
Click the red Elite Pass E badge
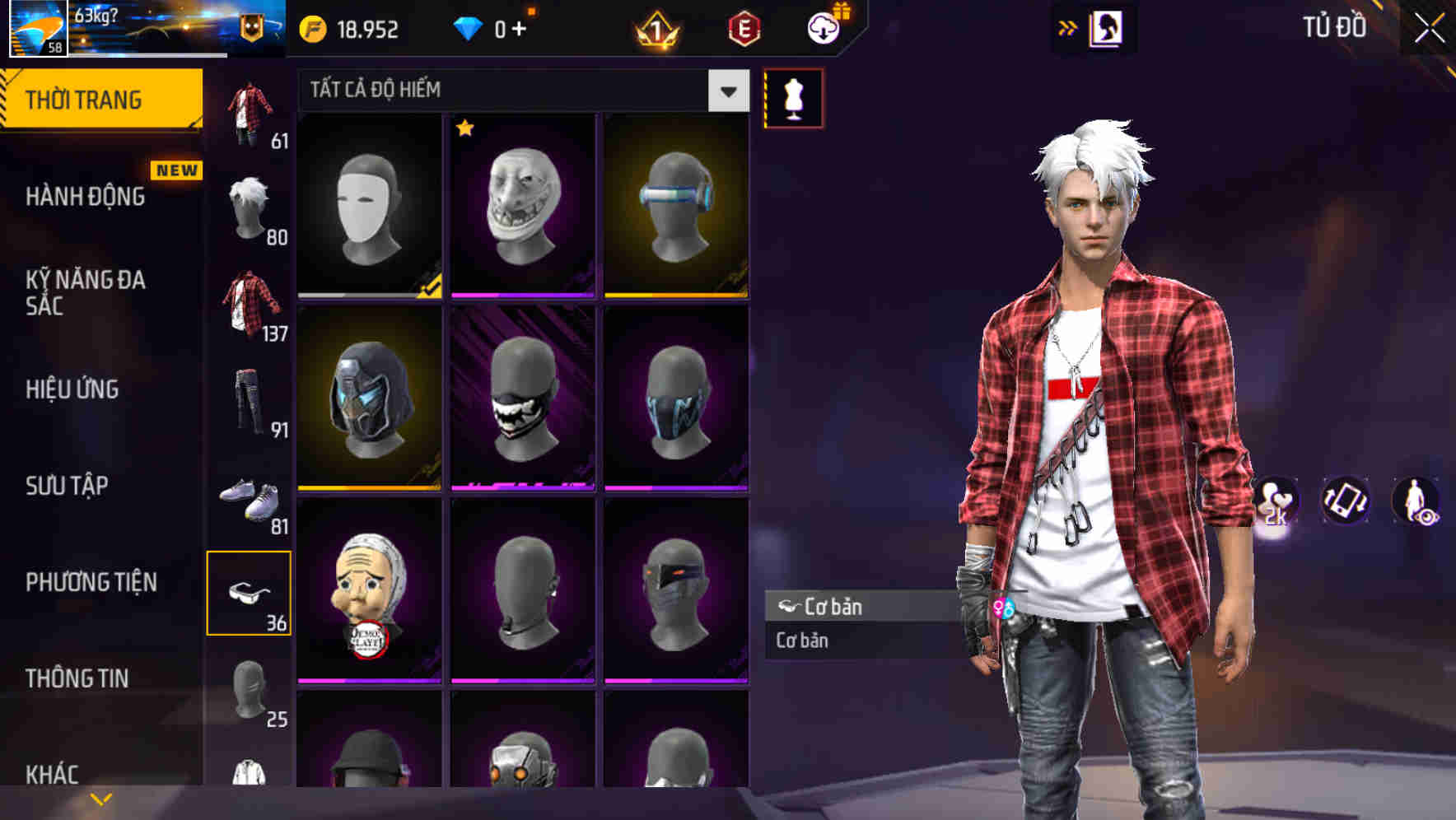[744, 27]
